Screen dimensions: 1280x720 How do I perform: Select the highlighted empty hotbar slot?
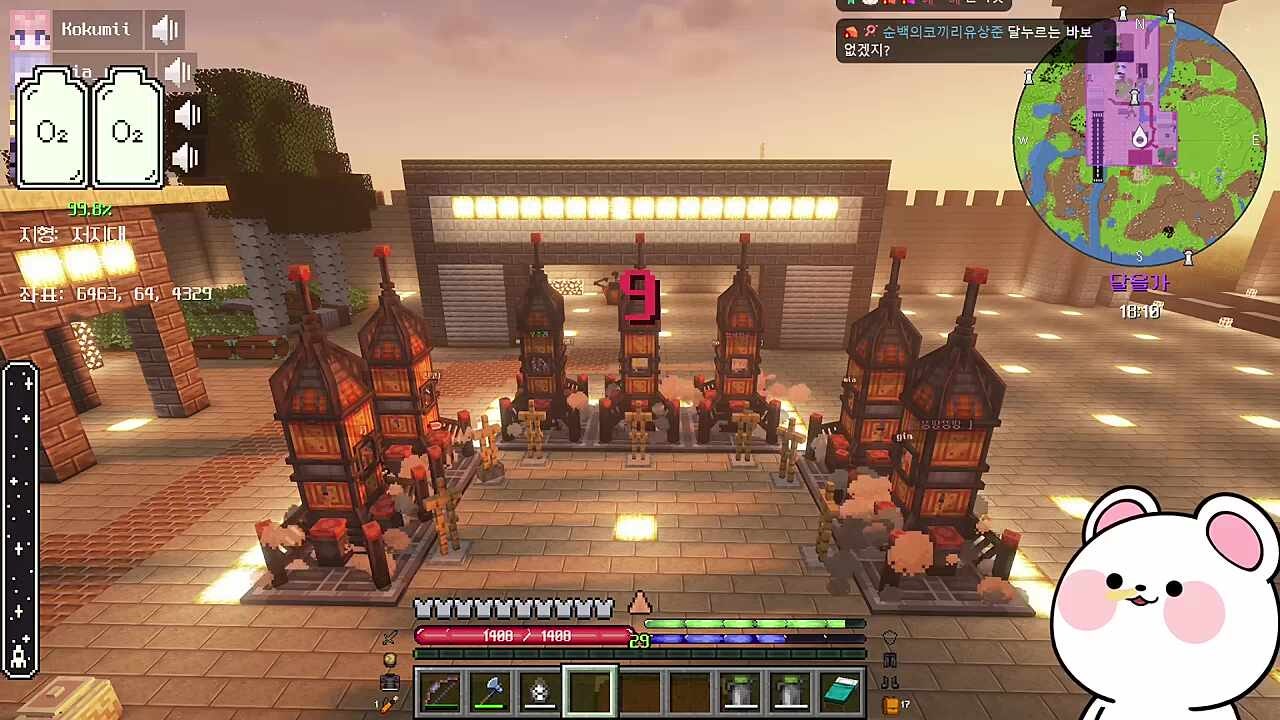pos(590,691)
